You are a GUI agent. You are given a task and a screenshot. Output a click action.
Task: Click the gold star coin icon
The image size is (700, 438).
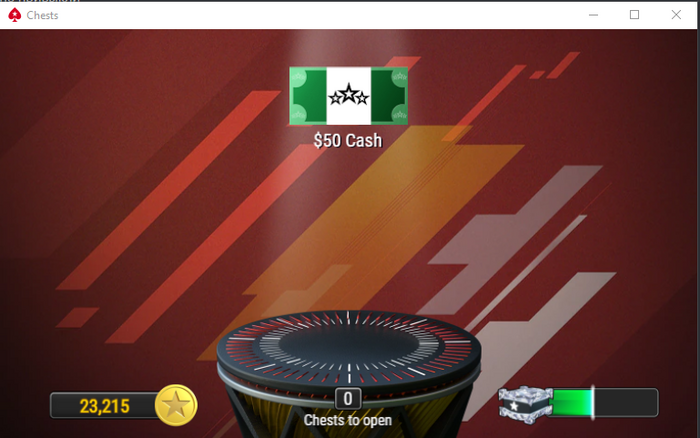tap(177, 405)
